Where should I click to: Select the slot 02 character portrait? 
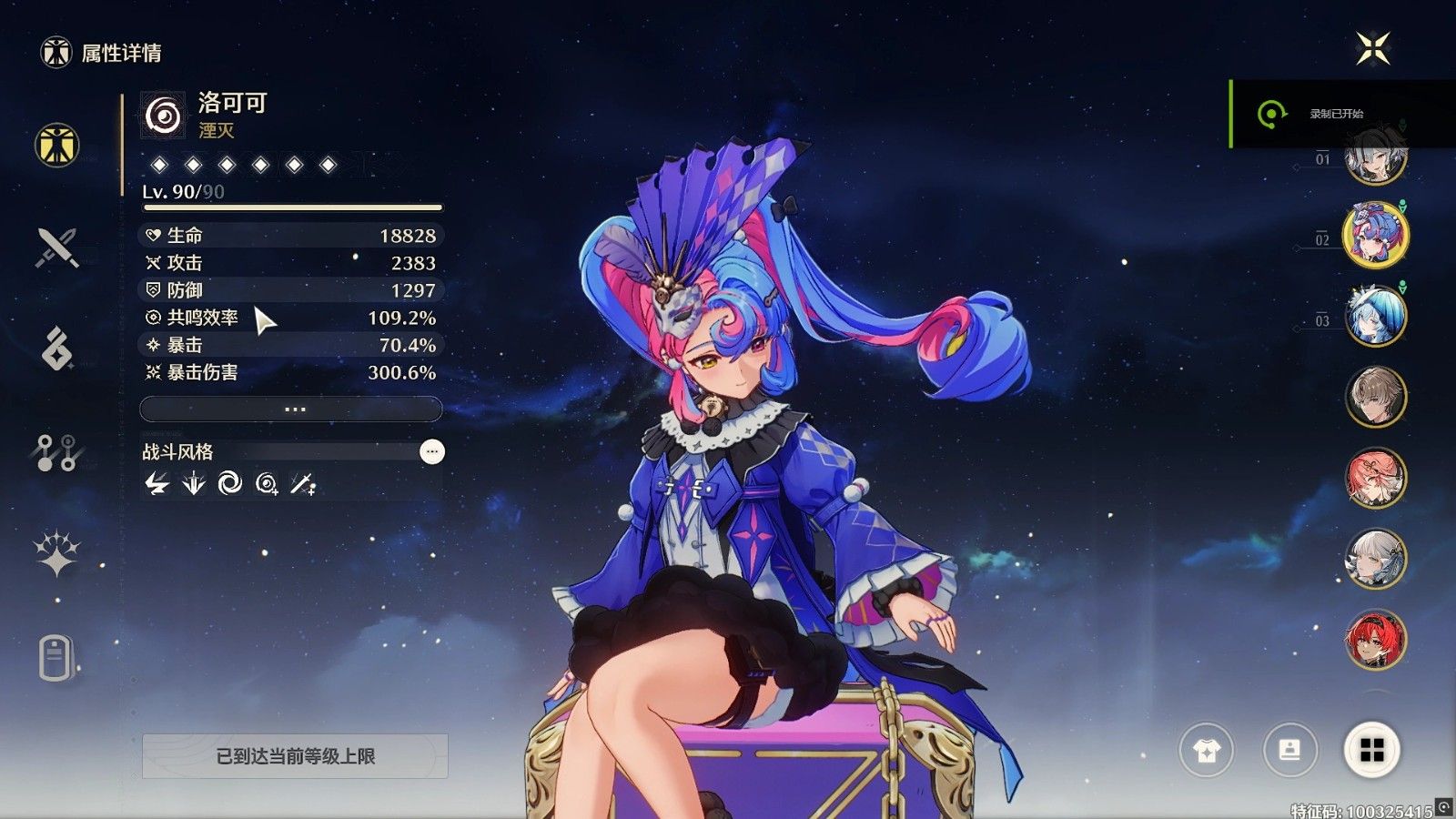1375,235
